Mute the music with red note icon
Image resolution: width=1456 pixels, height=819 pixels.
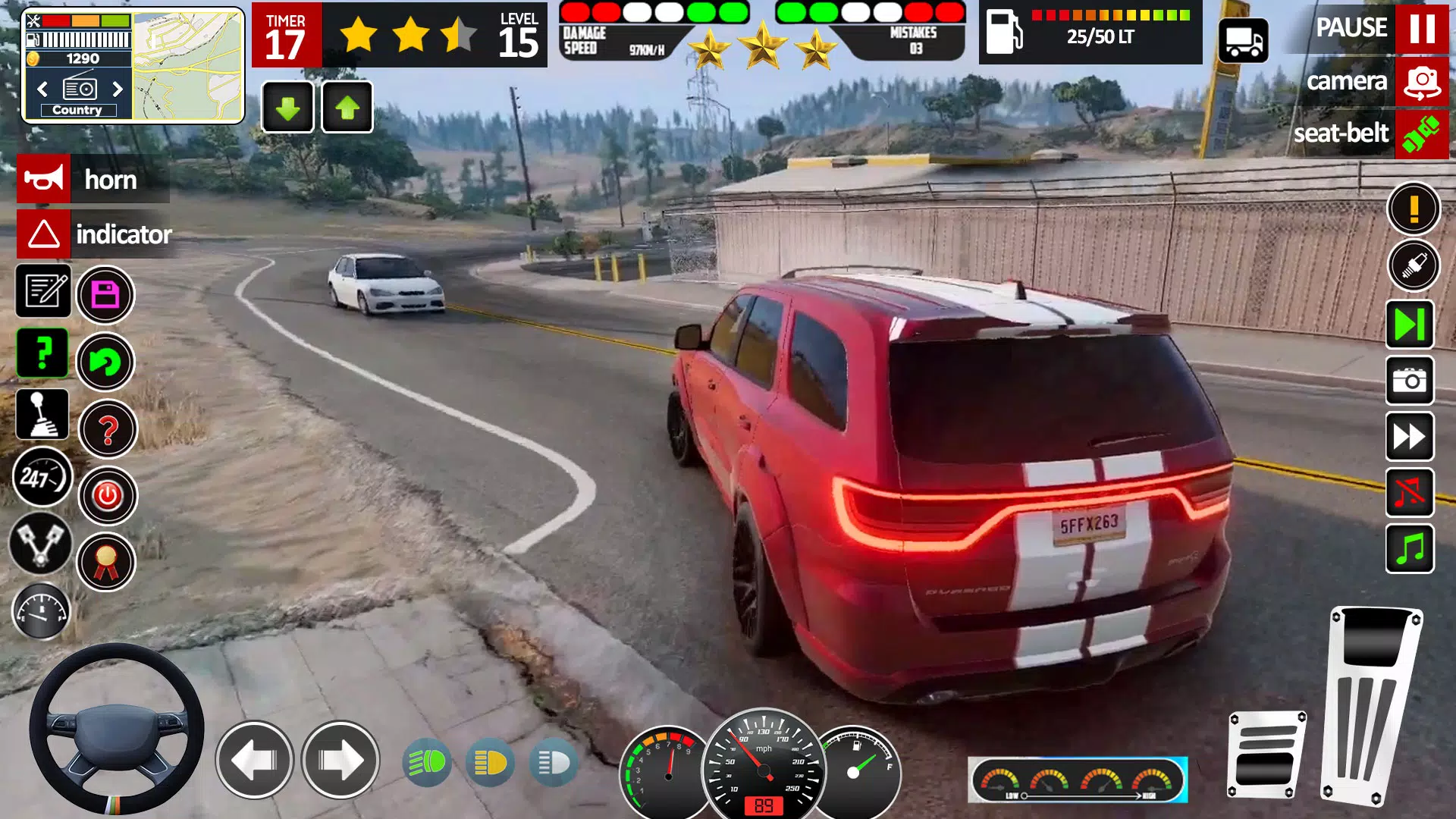click(x=1410, y=493)
